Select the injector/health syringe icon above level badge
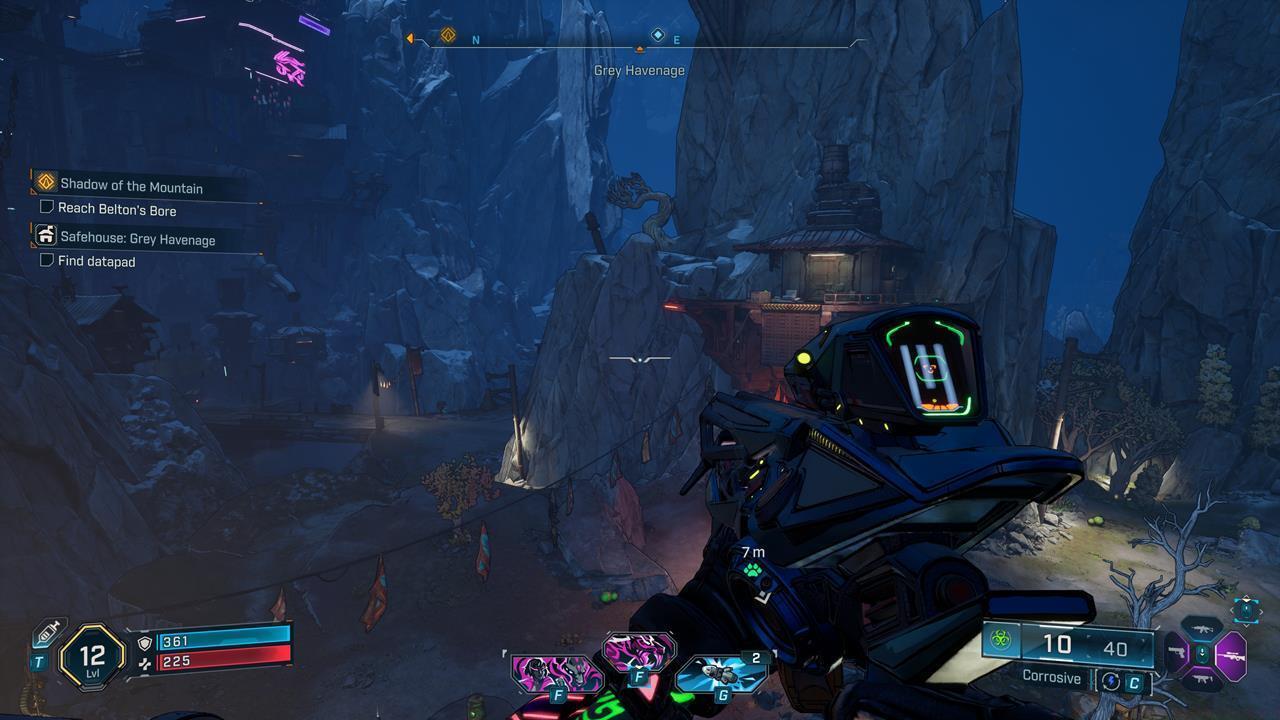Viewport: 1280px width, 720px height. pyautogui.click(x=48, y=634)
